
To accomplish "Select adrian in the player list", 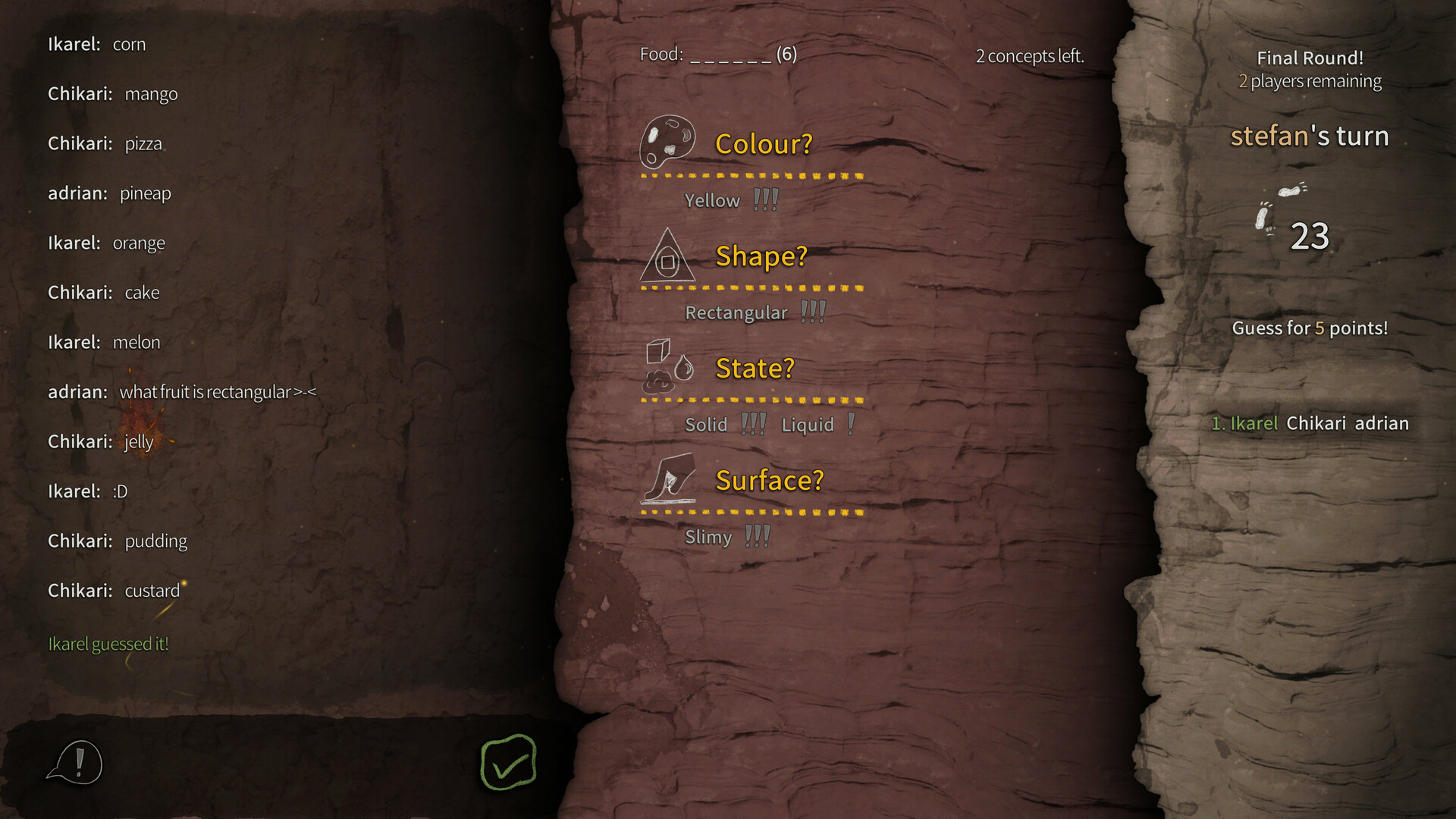I will click(1383, 424).
